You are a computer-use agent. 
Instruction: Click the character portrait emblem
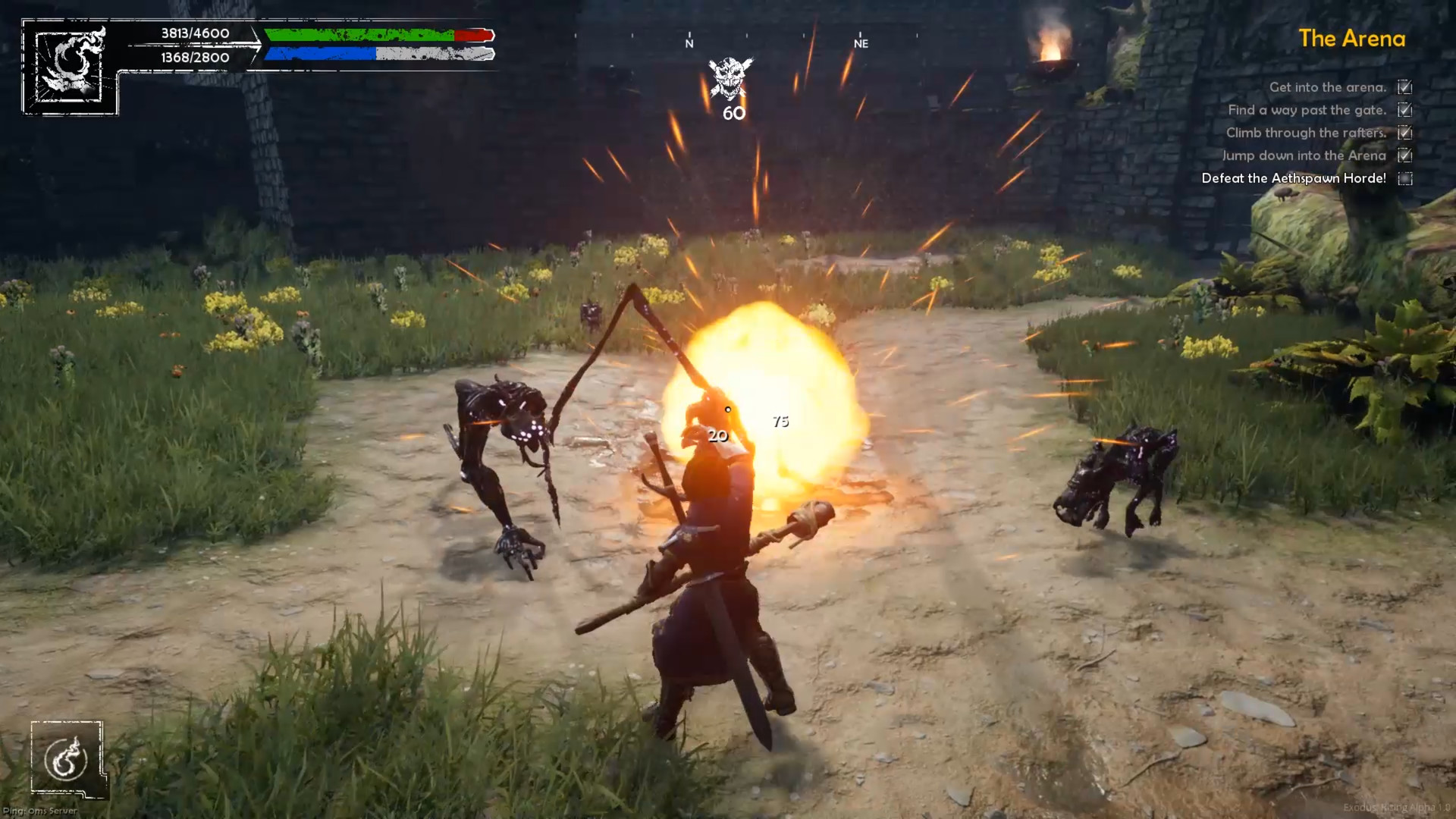click(x=71, y=65)
